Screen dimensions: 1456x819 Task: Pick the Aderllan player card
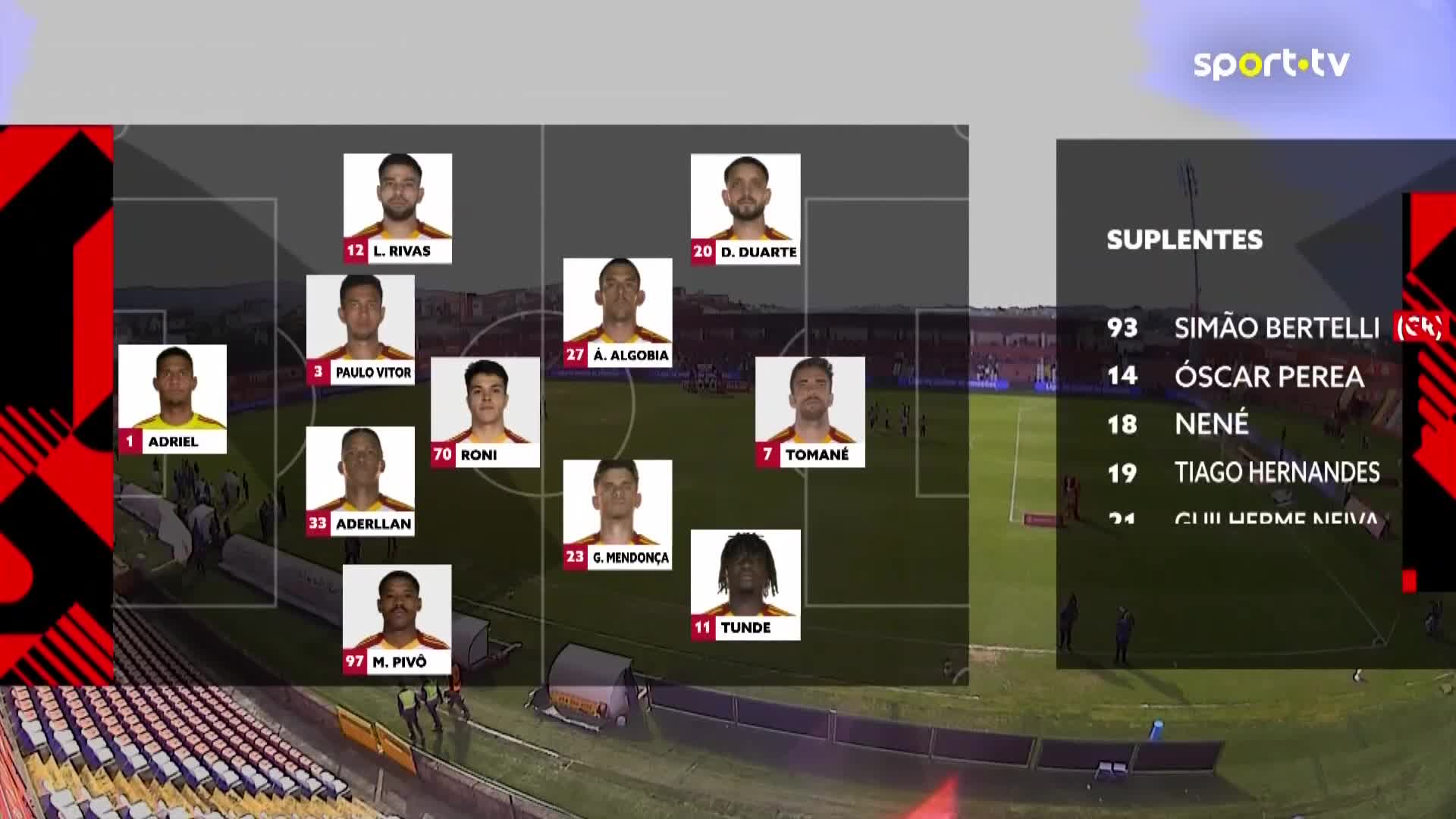[360, 481]
